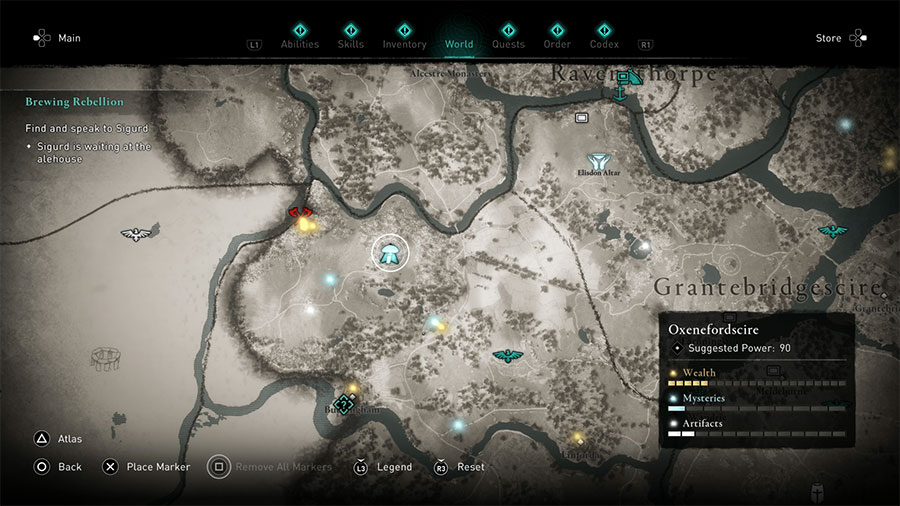Switch to the Codex tab

[x=604, y=44]
